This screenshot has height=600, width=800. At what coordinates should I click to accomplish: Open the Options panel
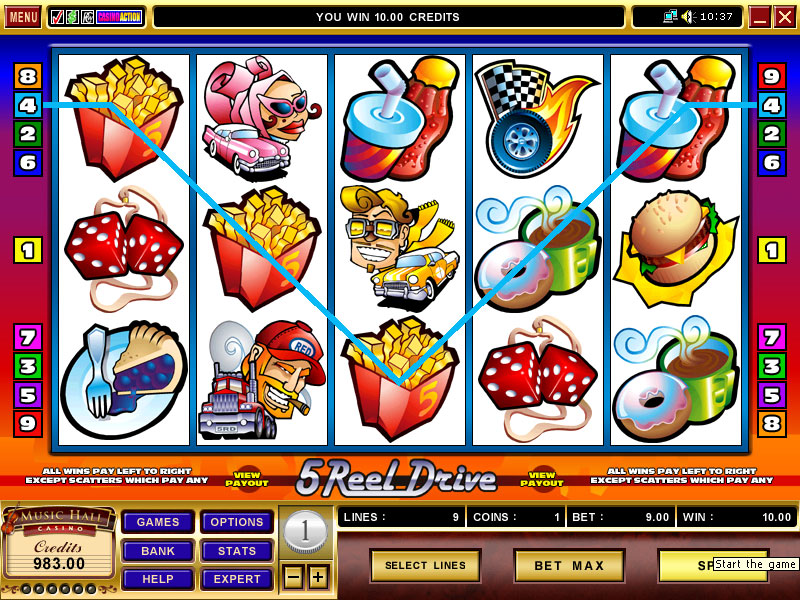pyautogui.click(x=237, y=522)
